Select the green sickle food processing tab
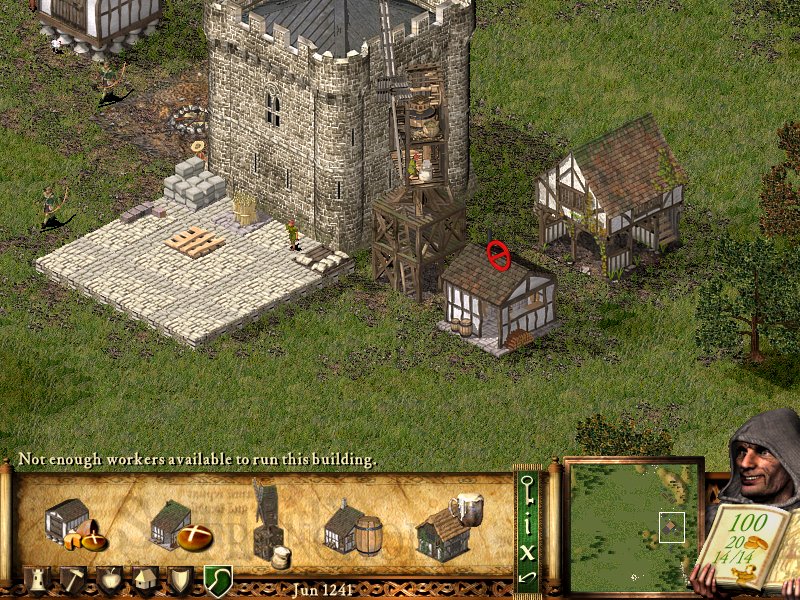Image resolution: width=800 pixels, height=600 pixels. tap(218, 579)
